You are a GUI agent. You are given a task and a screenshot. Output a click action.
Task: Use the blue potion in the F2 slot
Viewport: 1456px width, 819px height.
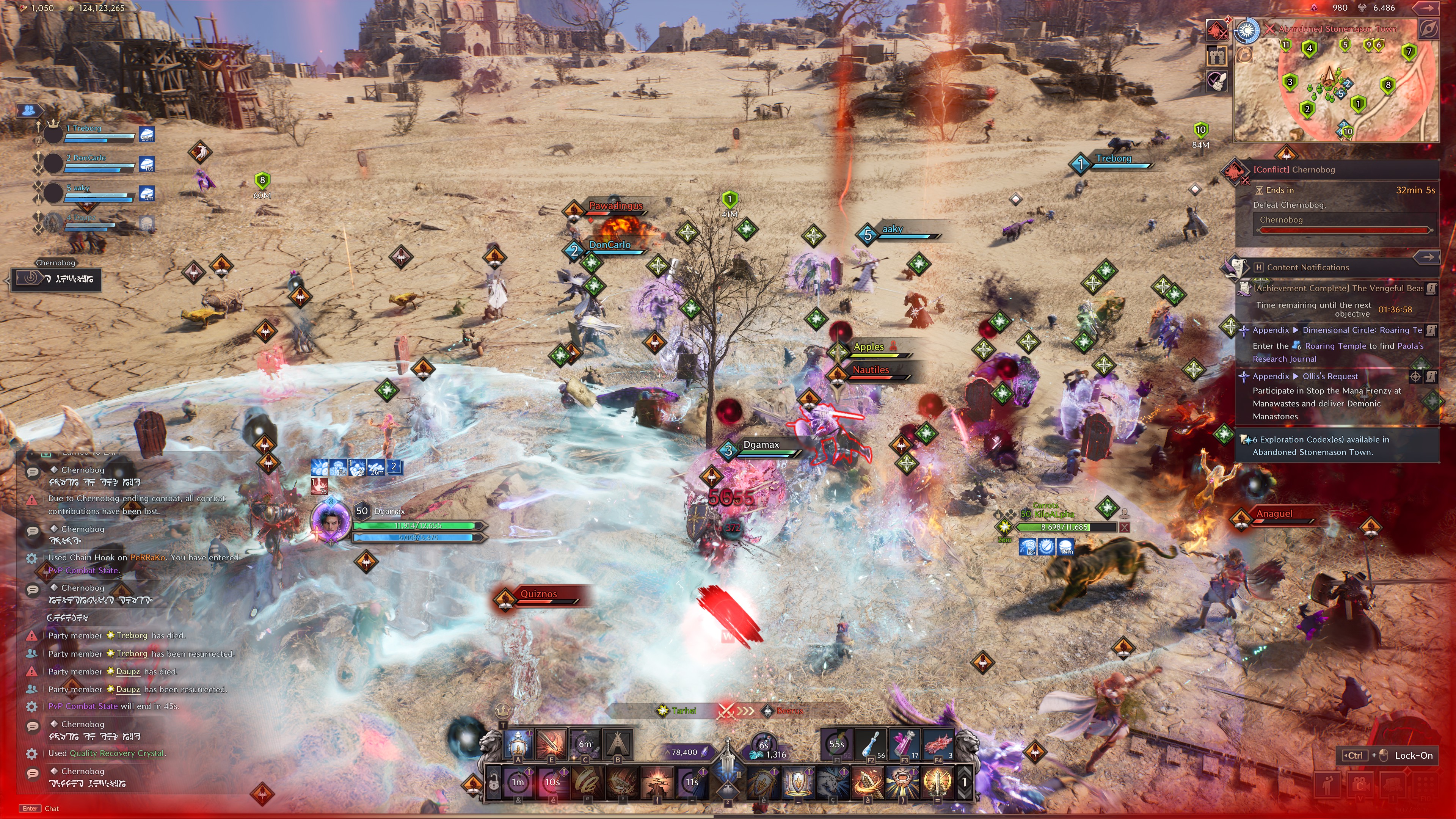pyautogui.click(x=871, y=744)
